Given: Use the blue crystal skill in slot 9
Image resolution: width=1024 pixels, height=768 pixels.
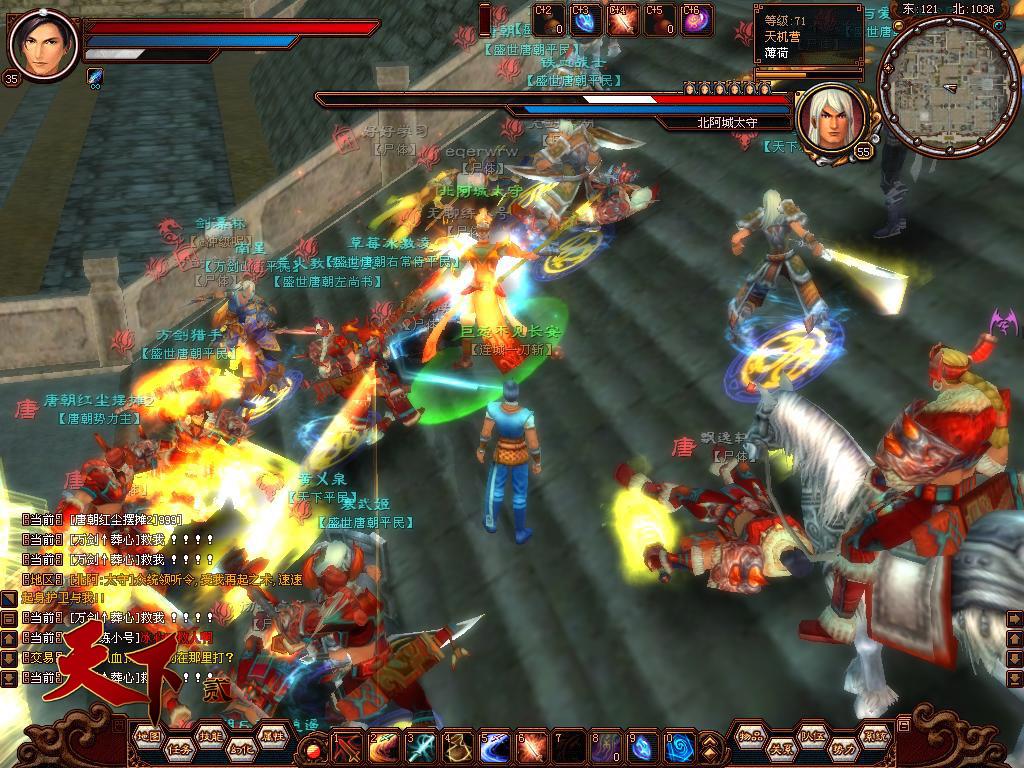Looking at the screenshot, I should tap(644, 746).
